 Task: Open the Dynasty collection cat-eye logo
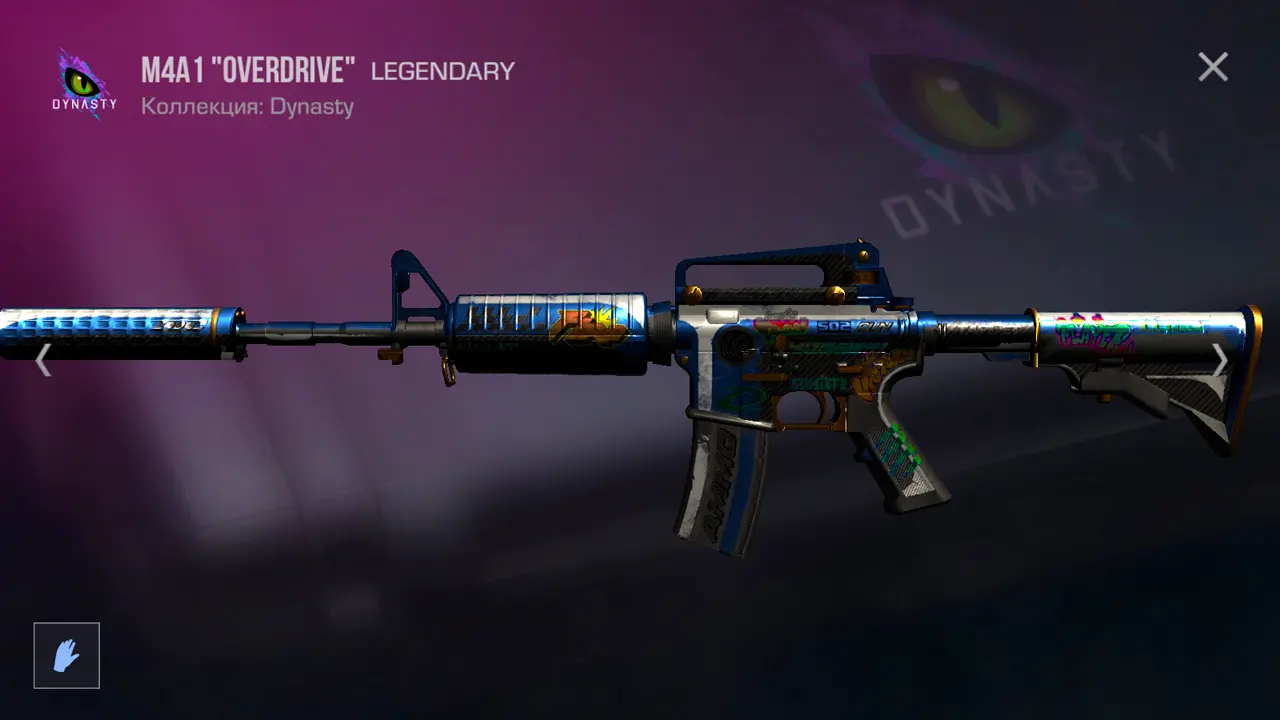tap(84, 83)
